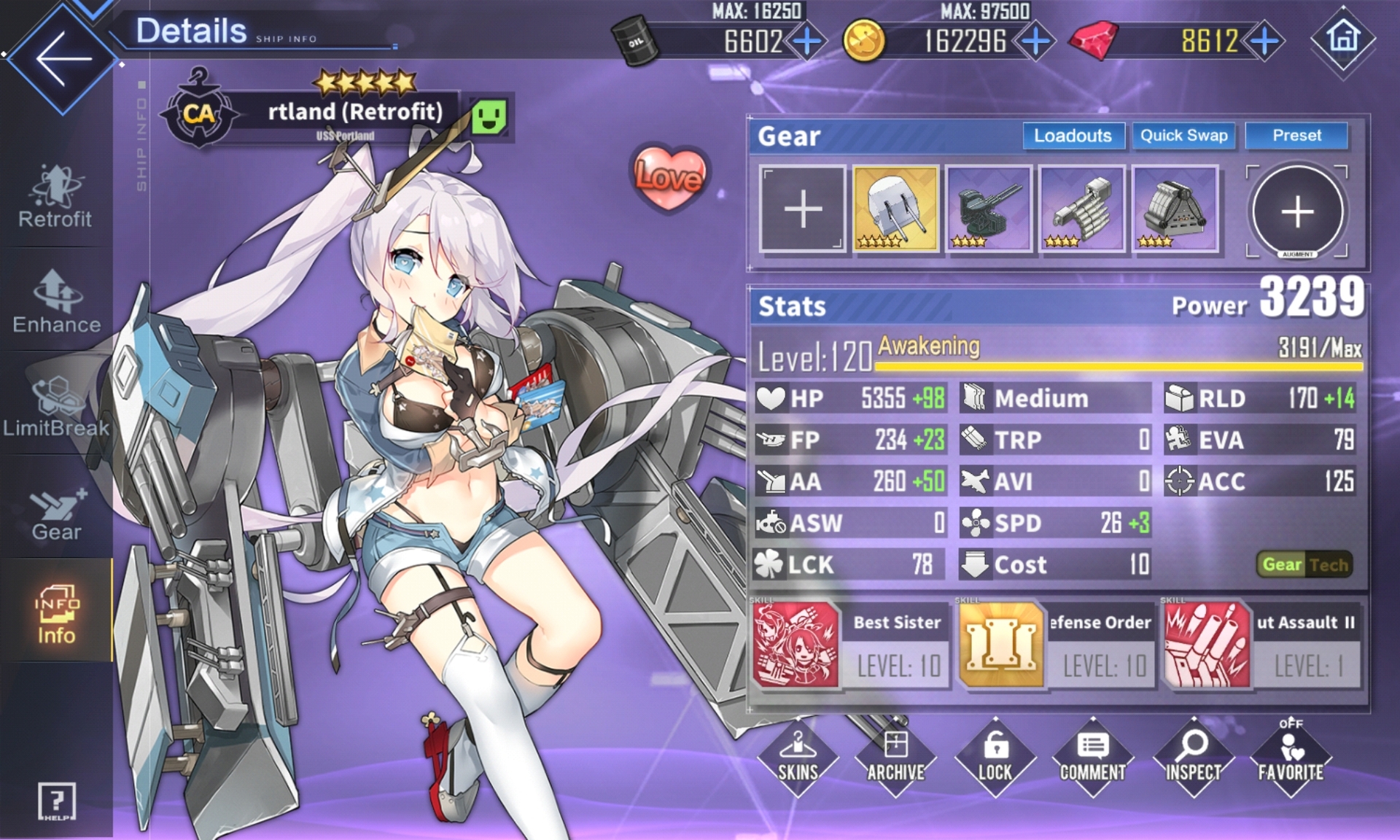Toggle the LOCK on this ship
The height and width of the screenshot is (840, 1400).
(x=995, y=757)
